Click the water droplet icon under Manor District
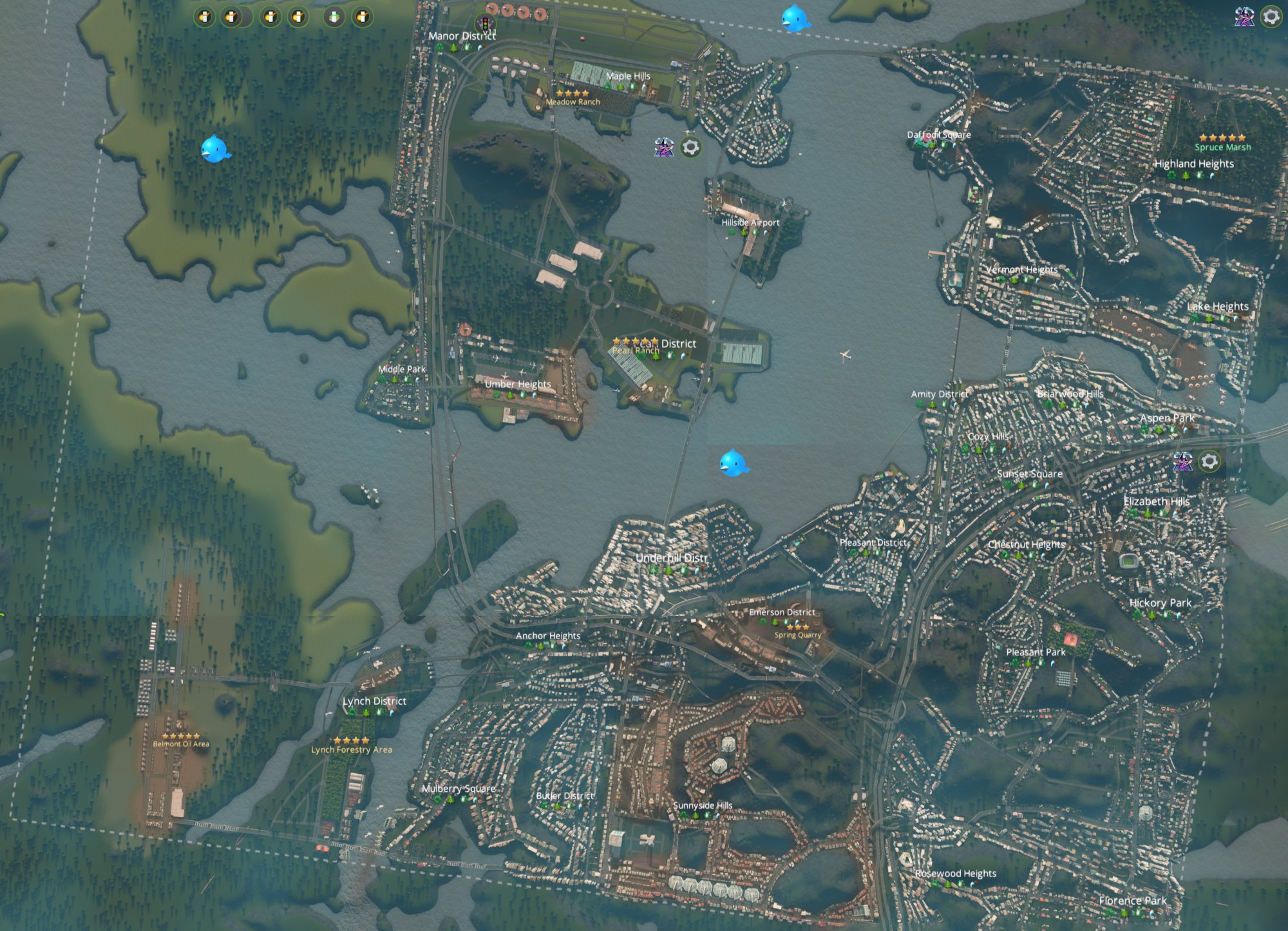This screenshot has width=1288, height=931. [480, 48]
